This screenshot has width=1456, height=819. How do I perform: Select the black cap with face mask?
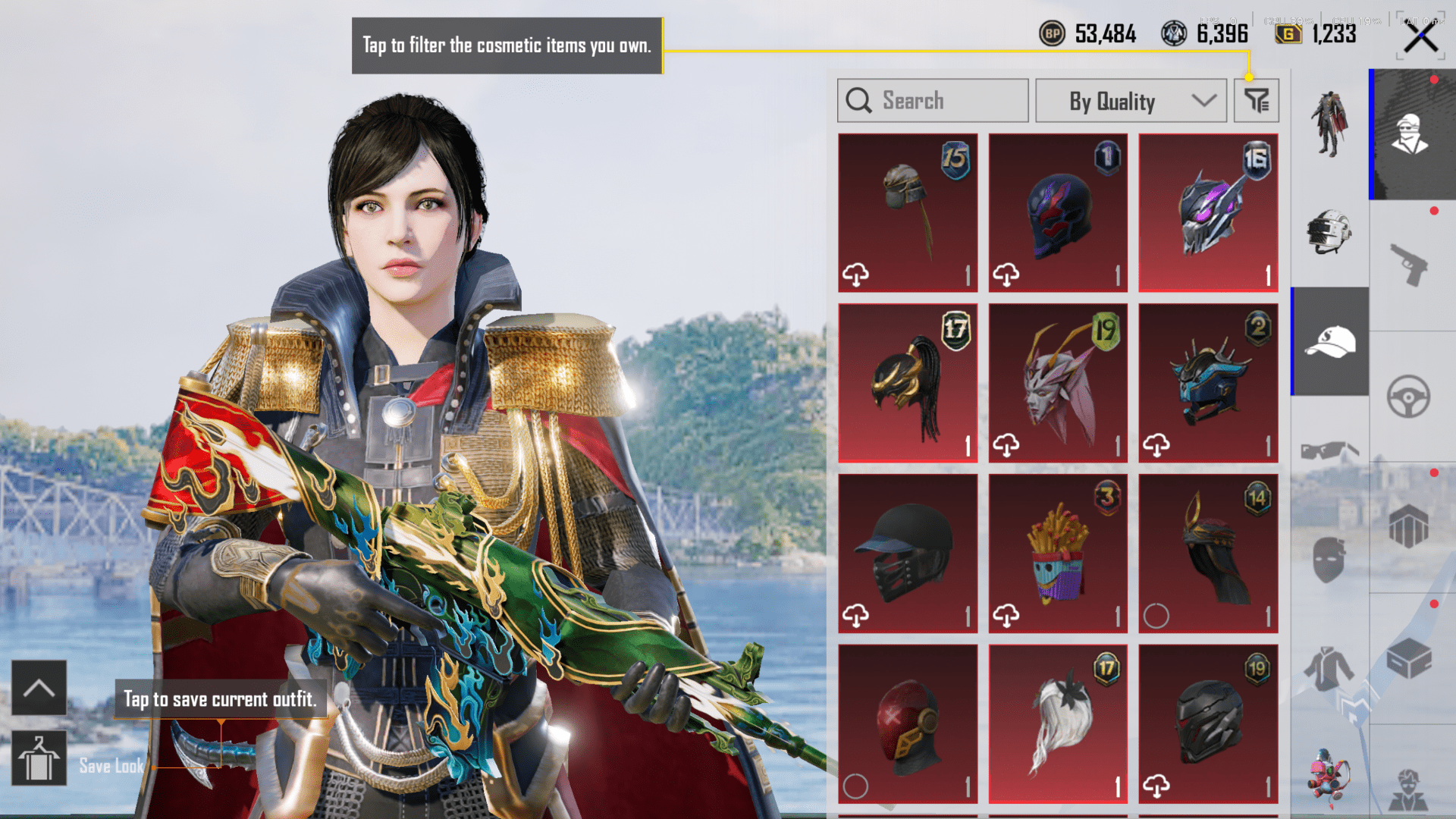[x=908, y=554]
